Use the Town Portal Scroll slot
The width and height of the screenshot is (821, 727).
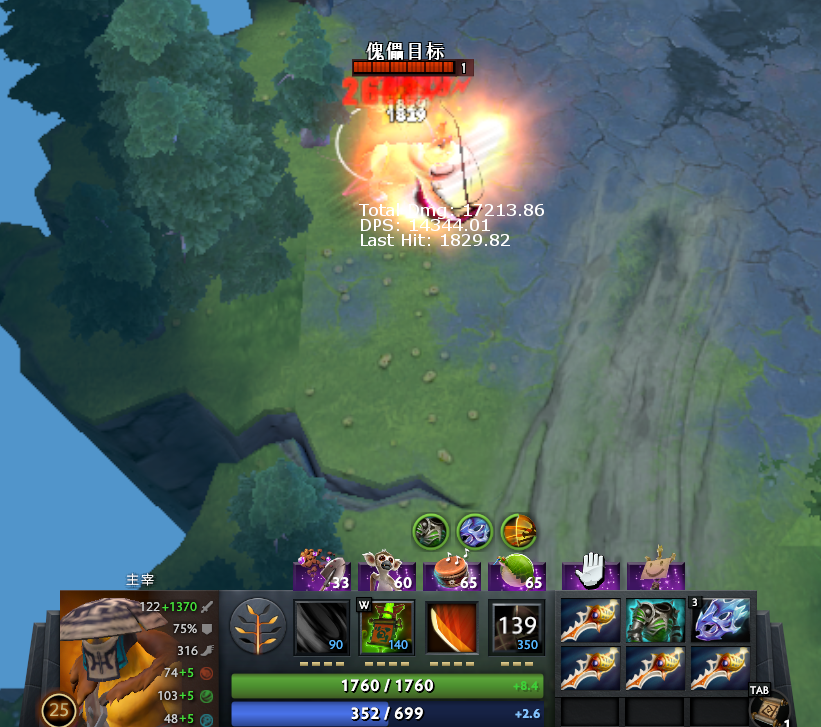click(770, 710)
